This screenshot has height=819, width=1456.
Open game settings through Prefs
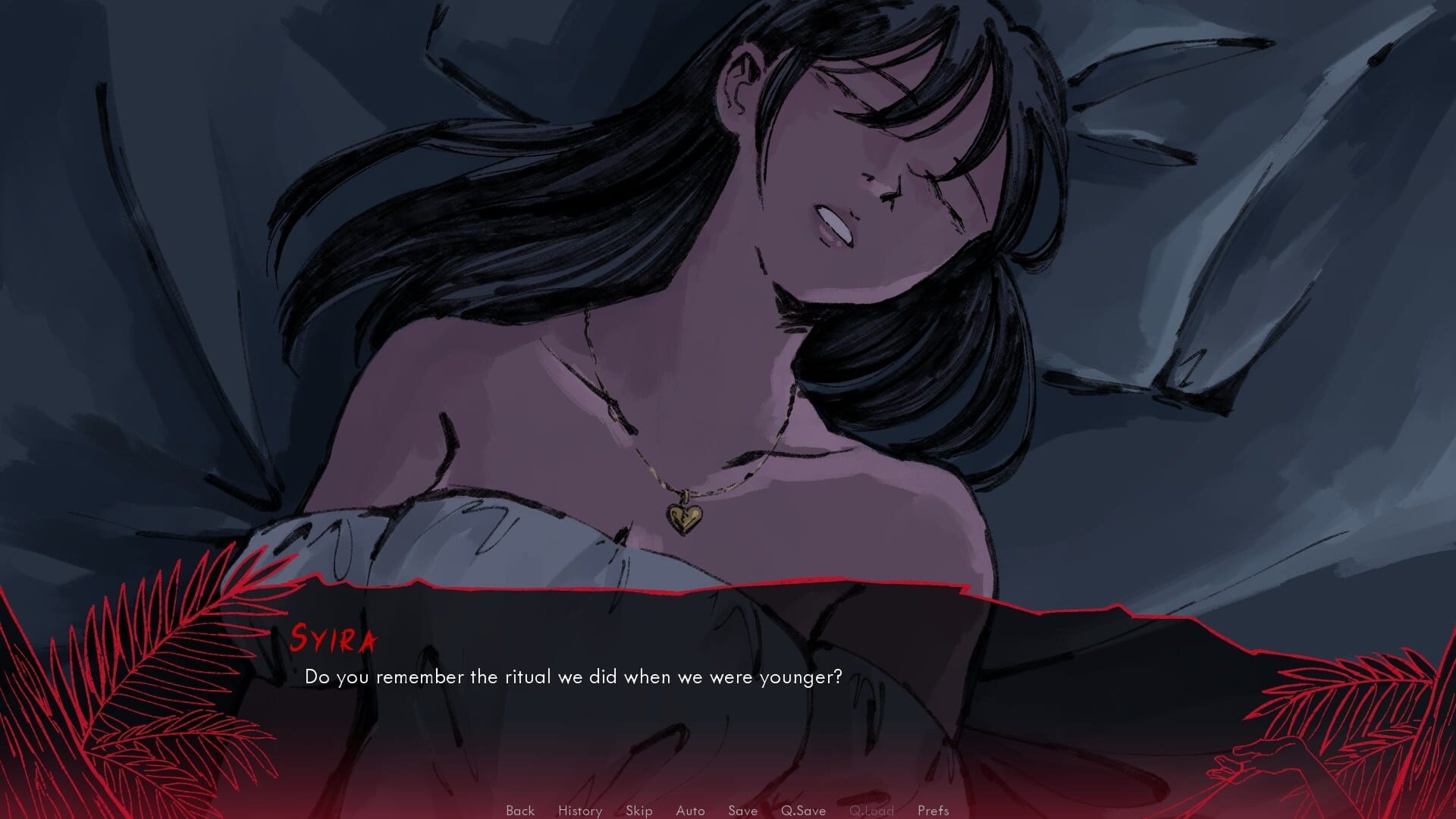[x=934, y=810]
